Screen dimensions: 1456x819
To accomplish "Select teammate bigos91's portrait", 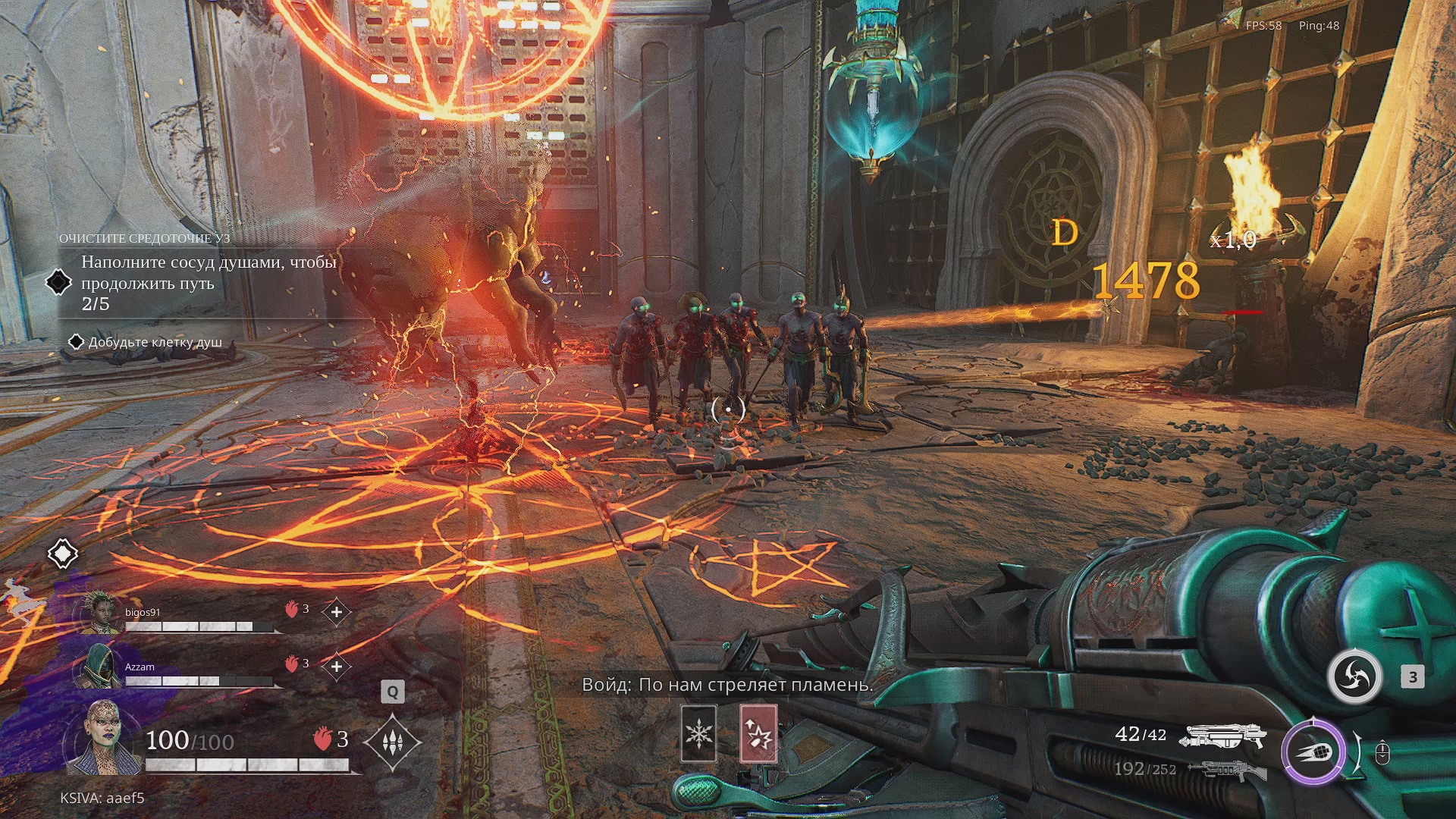I will pyautogui.click(x=101, y=614).
